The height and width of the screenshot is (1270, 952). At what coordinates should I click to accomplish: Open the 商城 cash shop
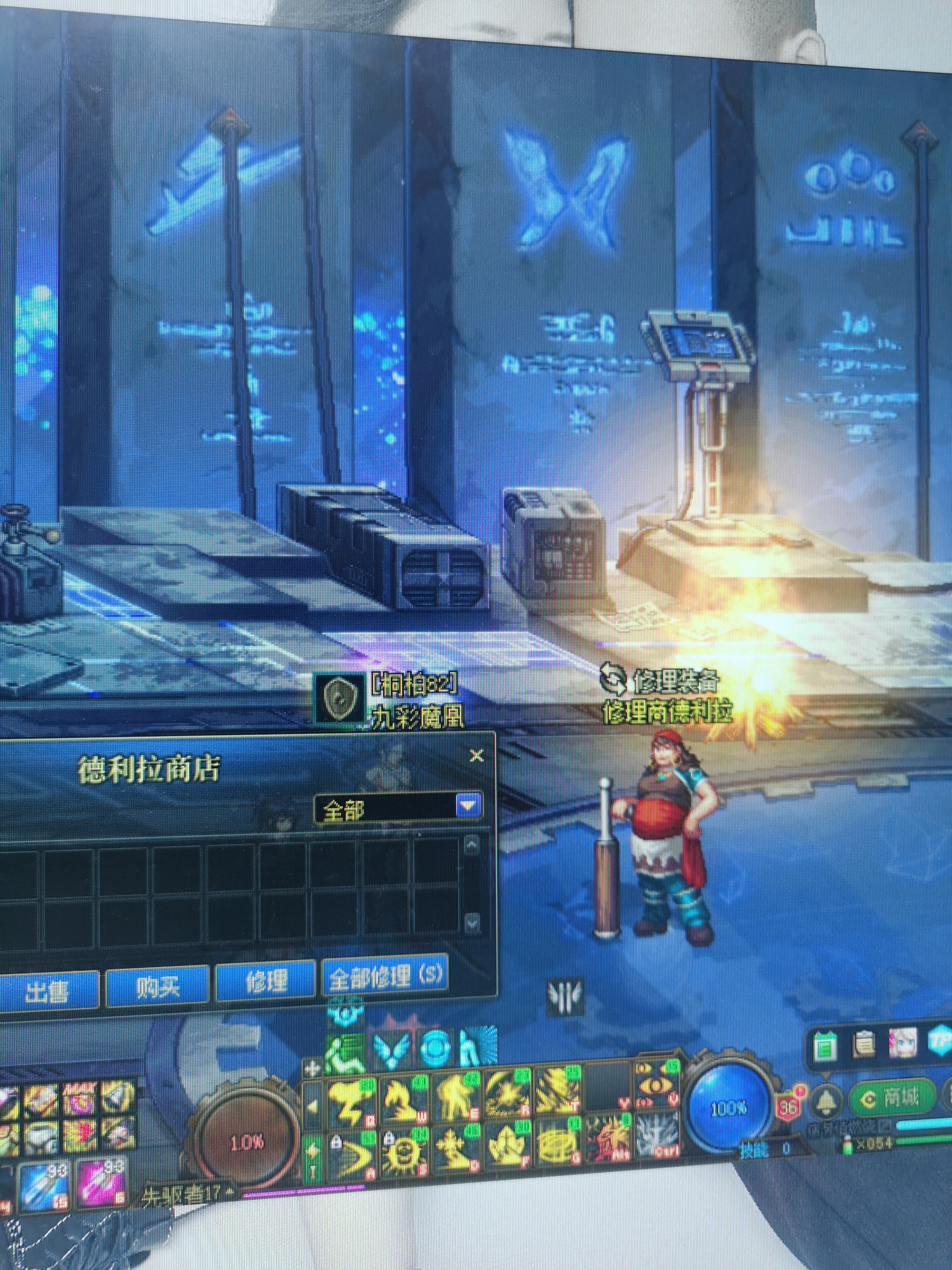[x=893, y=1097]
